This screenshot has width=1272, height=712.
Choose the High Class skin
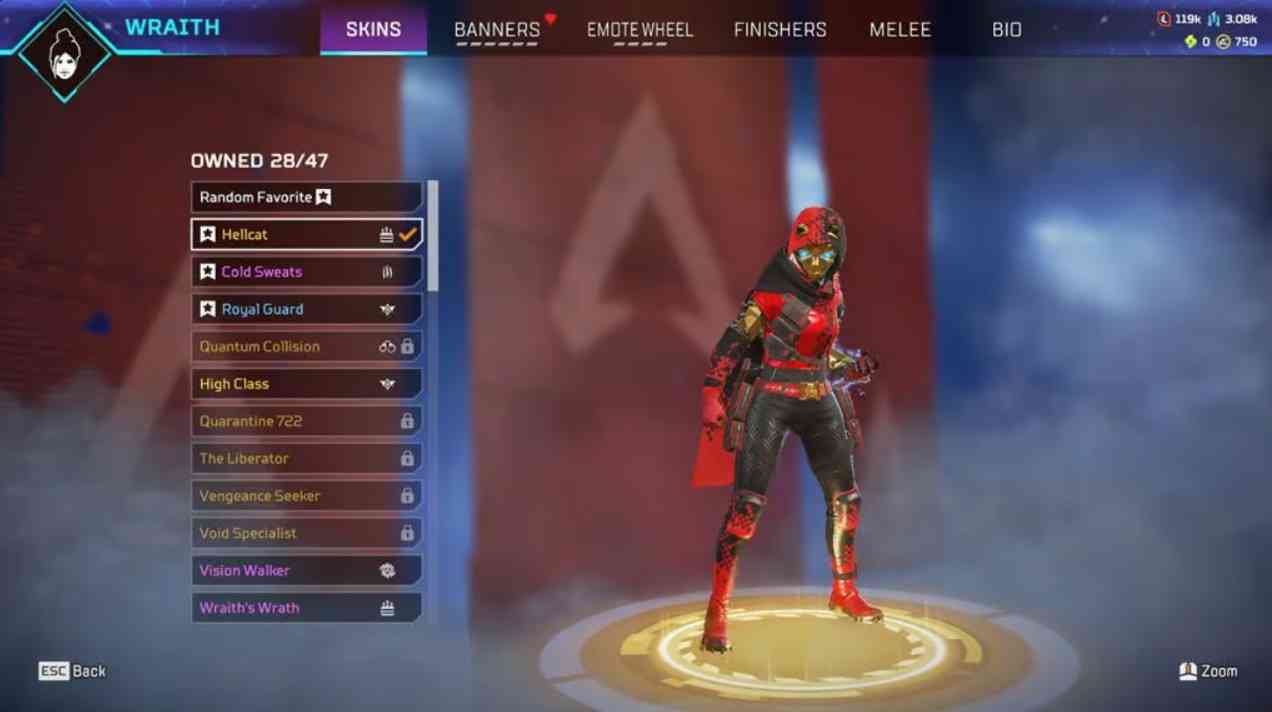click(306, 384)
